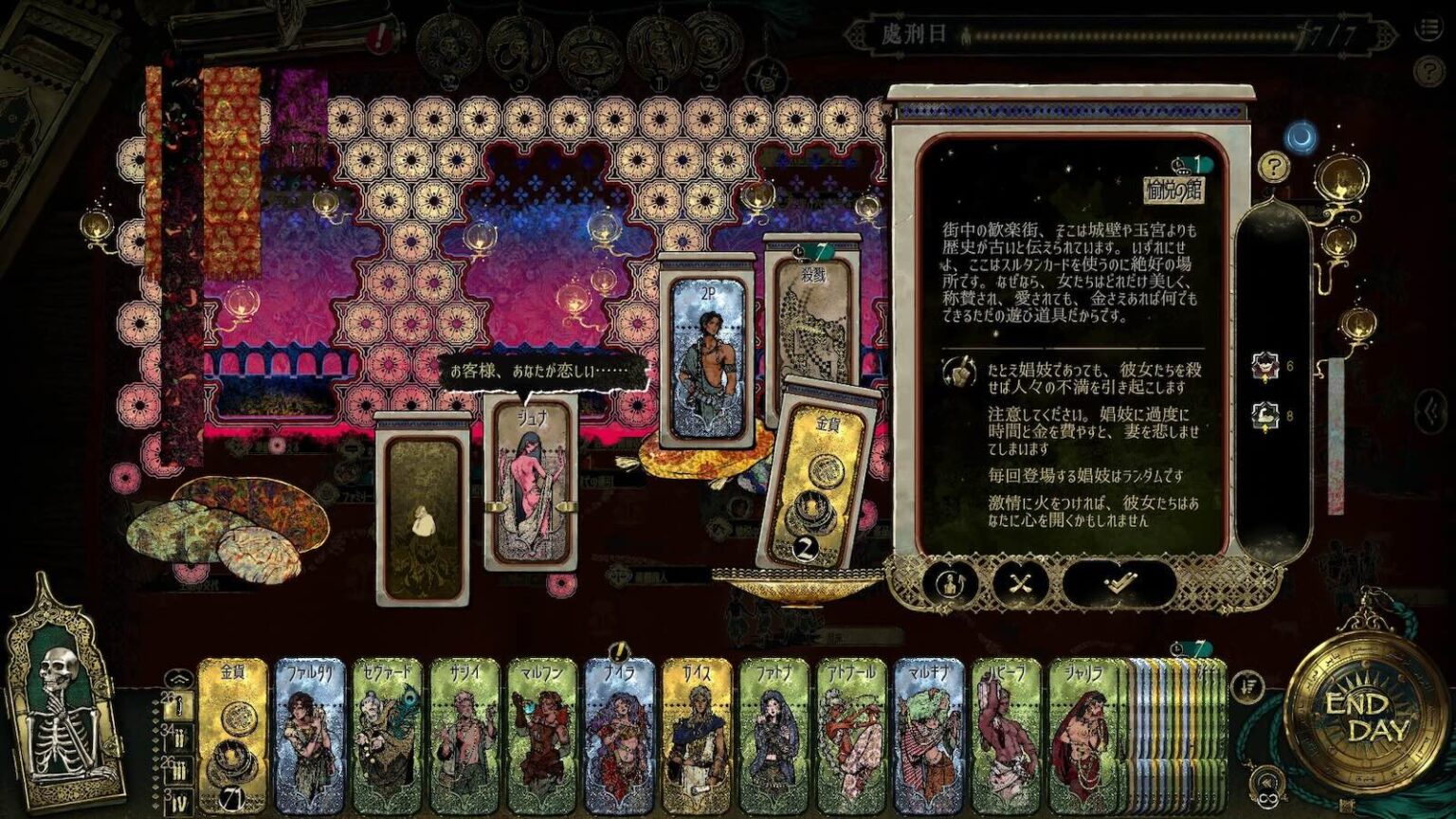Collapse the hand with the chevron above the filters
This screenshot has width=1456, height=819.
[178, 677]
